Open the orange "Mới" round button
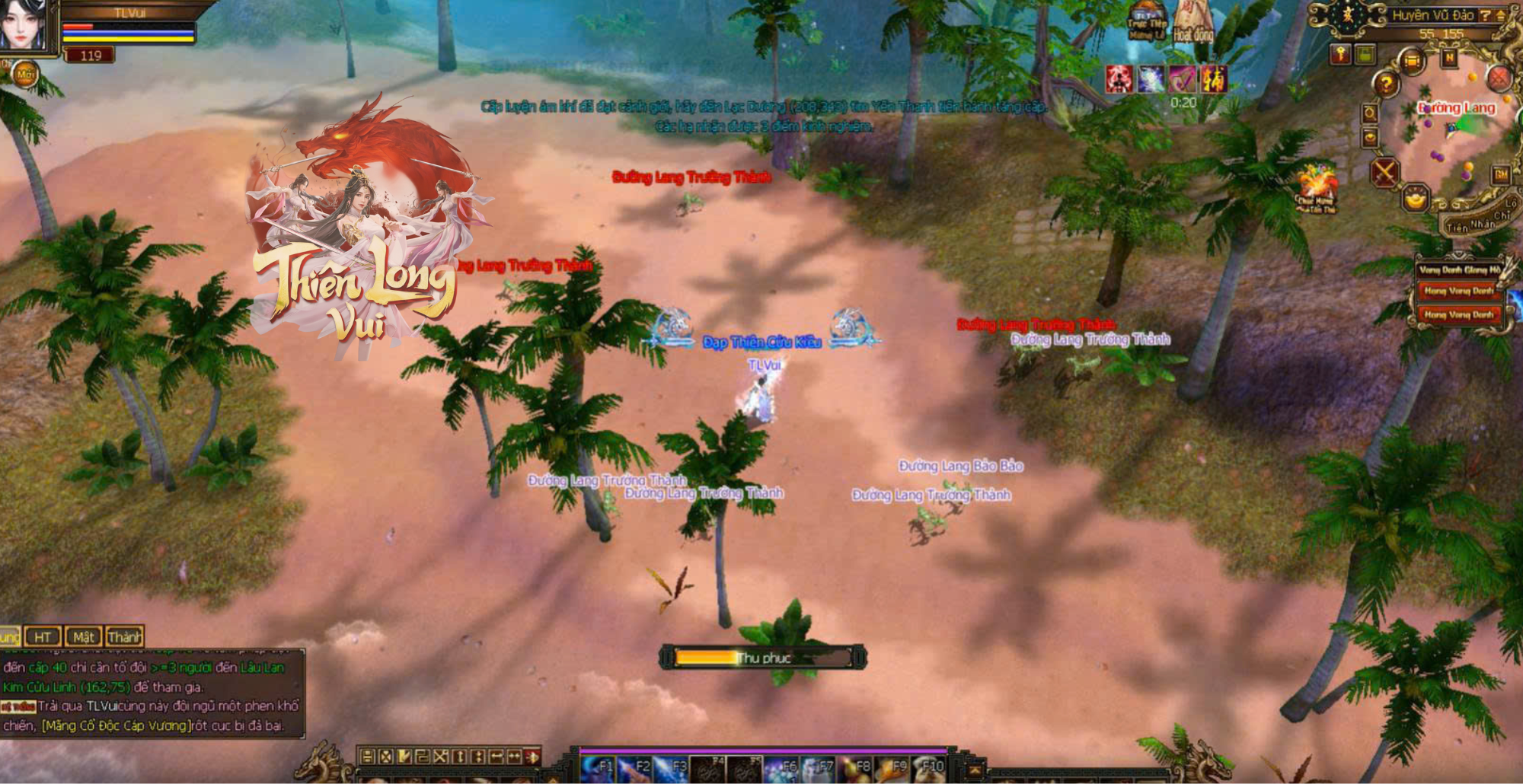The width and height of the screenshot is (1523, 784). point(25,75)
